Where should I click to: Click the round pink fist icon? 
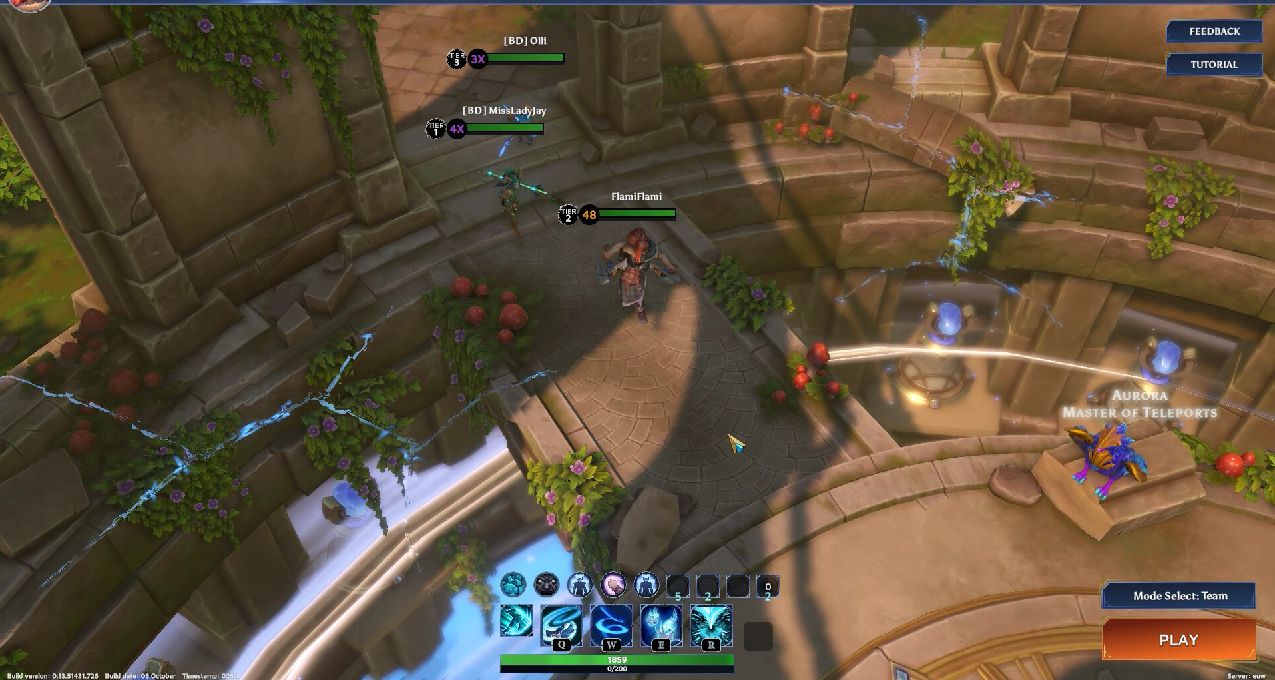pyautogui.click(x=613, y=584)
